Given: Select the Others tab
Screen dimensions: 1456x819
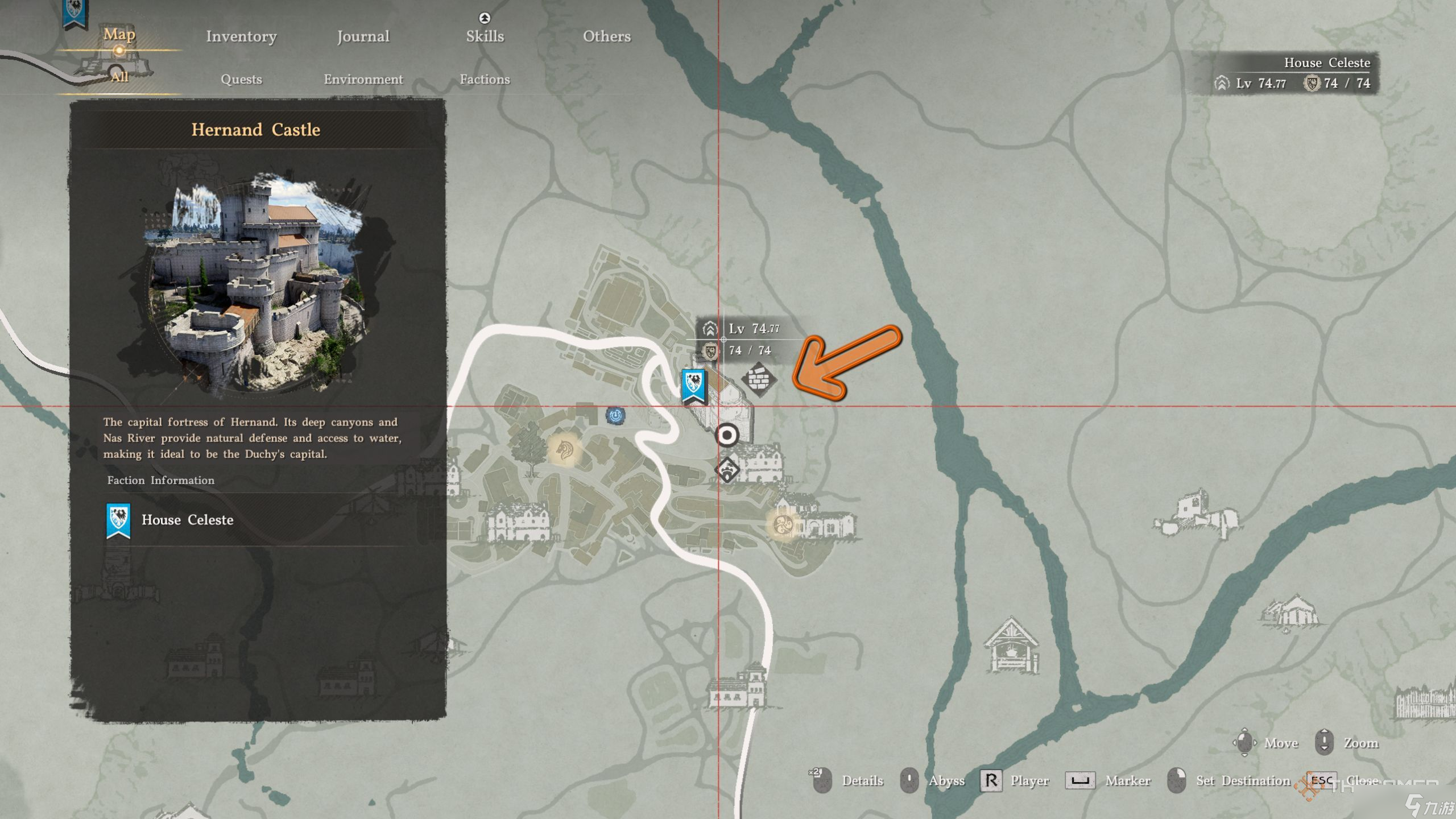Looking at the screenshot, I should click(606, 36).
